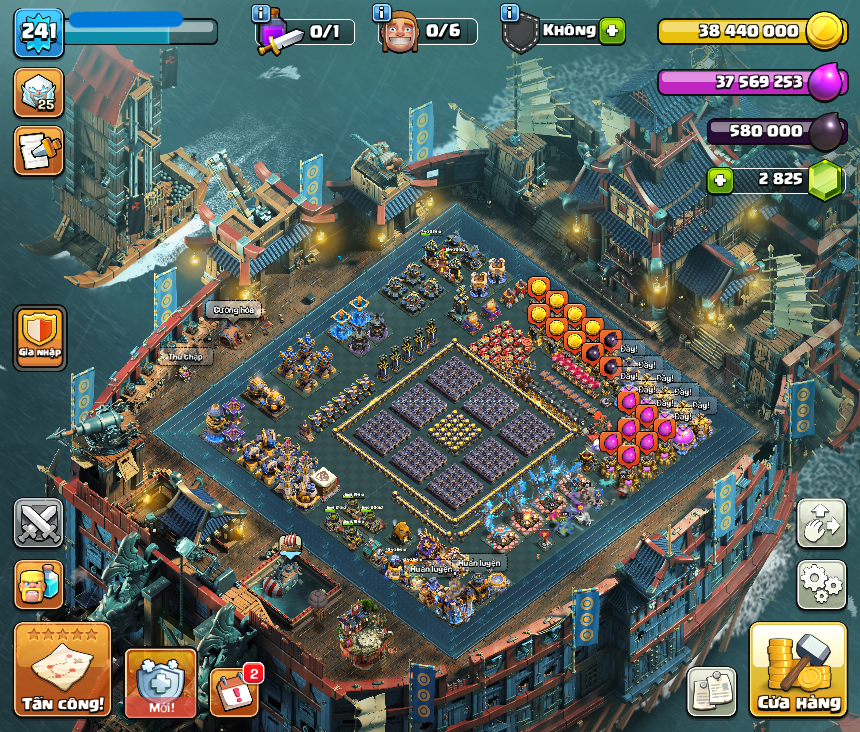Open the barbarian troop training icon

click(x=39, y=584)
